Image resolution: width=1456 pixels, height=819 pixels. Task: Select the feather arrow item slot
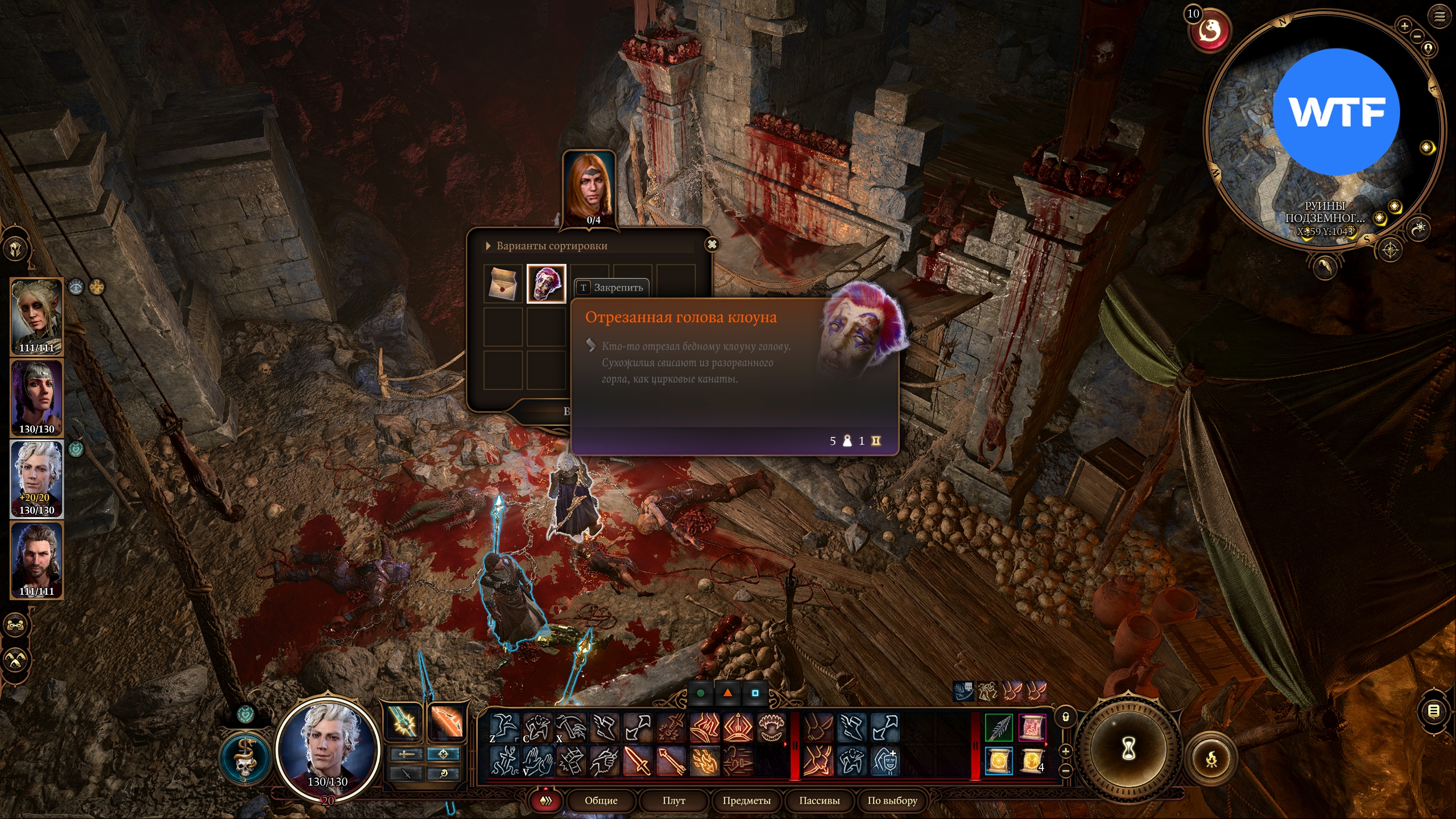coord(999,727)
